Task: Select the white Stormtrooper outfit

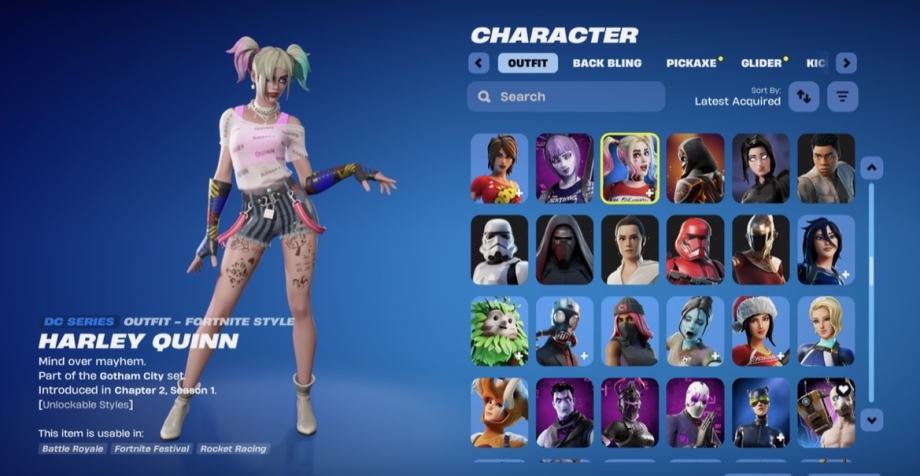Action: pos(499,250)
